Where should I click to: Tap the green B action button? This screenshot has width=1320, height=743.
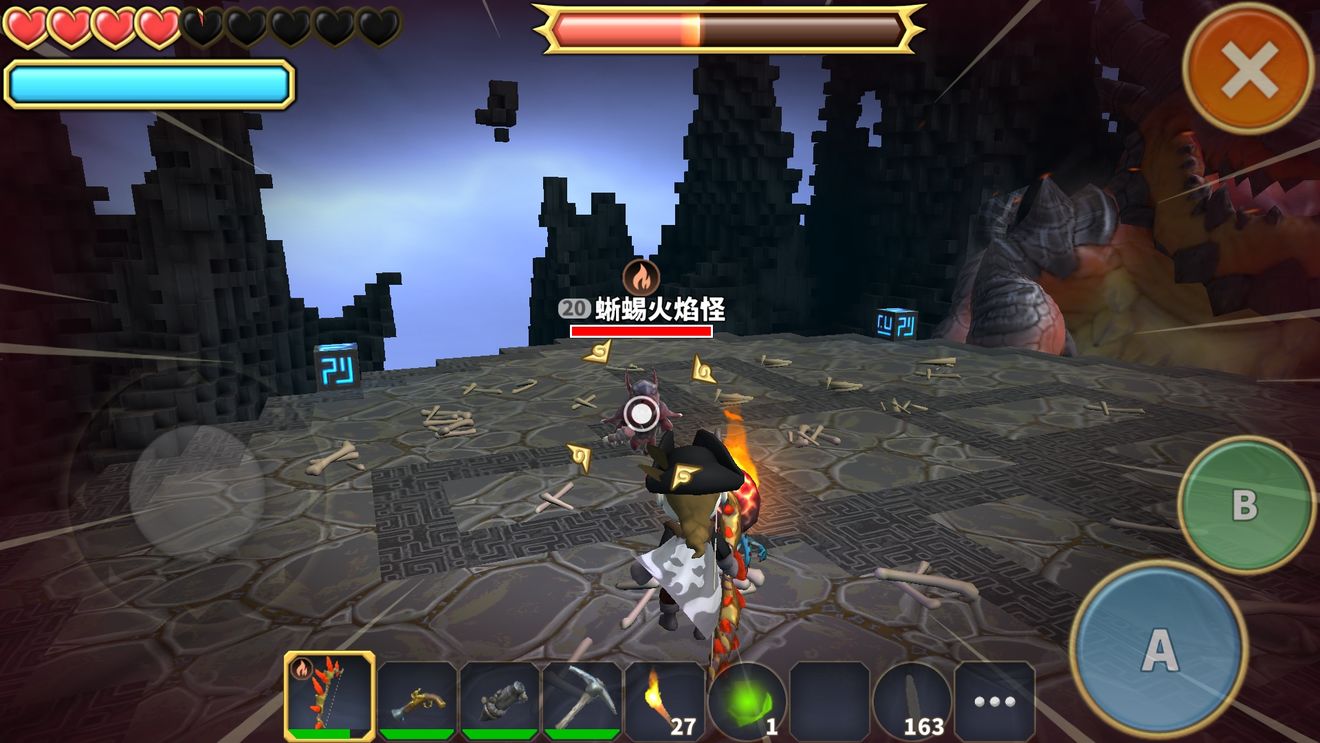1245,504
